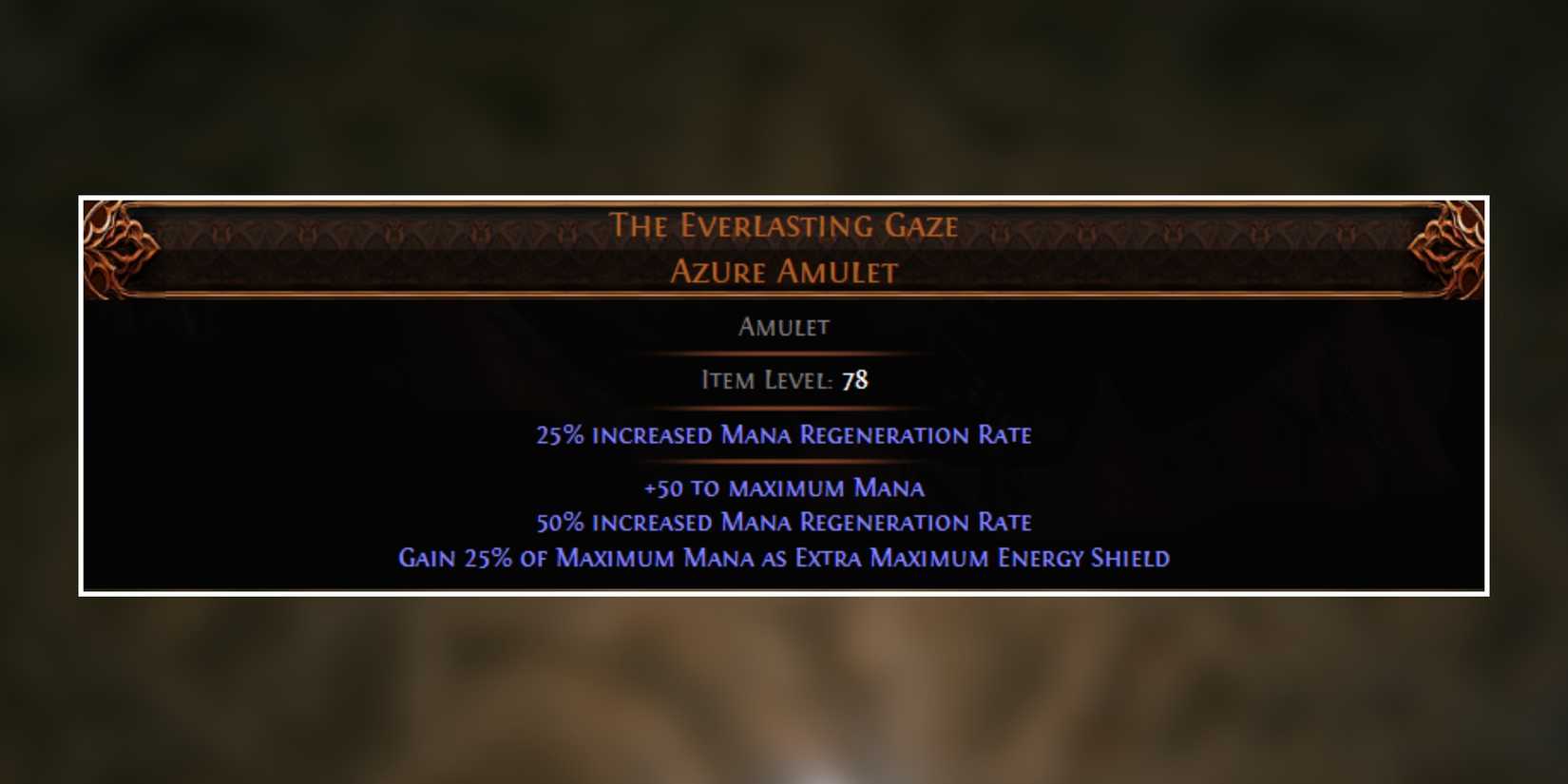1568x784 pixels.
Task: Select the Amulet category label
Action: click(x=785, y=326)
